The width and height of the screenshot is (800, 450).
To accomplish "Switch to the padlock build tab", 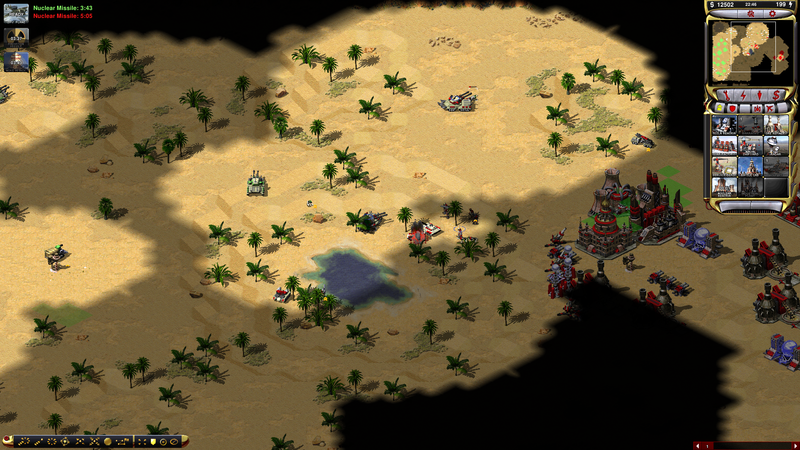I will (717, 107).
